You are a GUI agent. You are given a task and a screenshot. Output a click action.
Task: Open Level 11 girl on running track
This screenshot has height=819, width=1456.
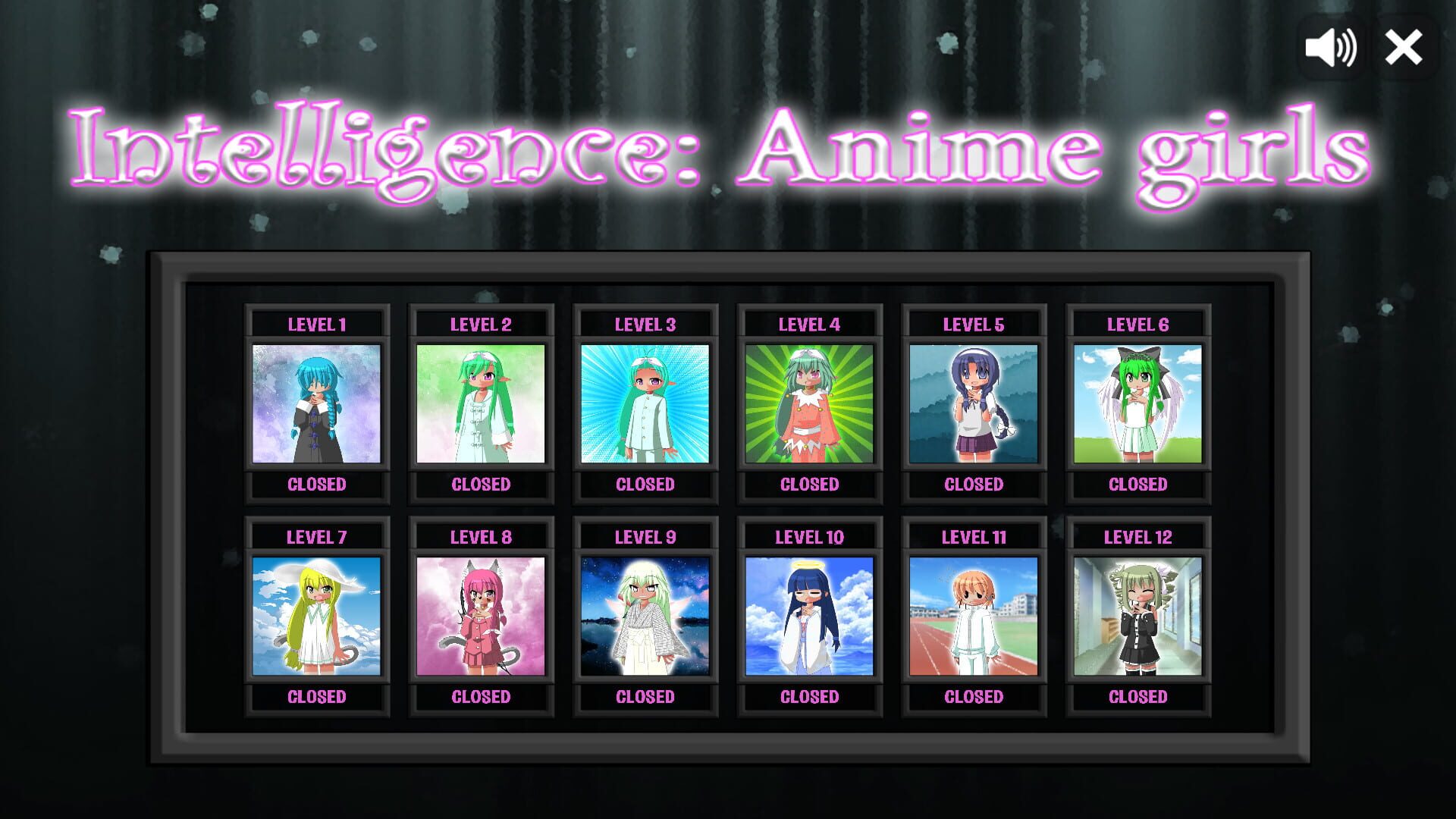pyautogui.click(x=973, y=616)
